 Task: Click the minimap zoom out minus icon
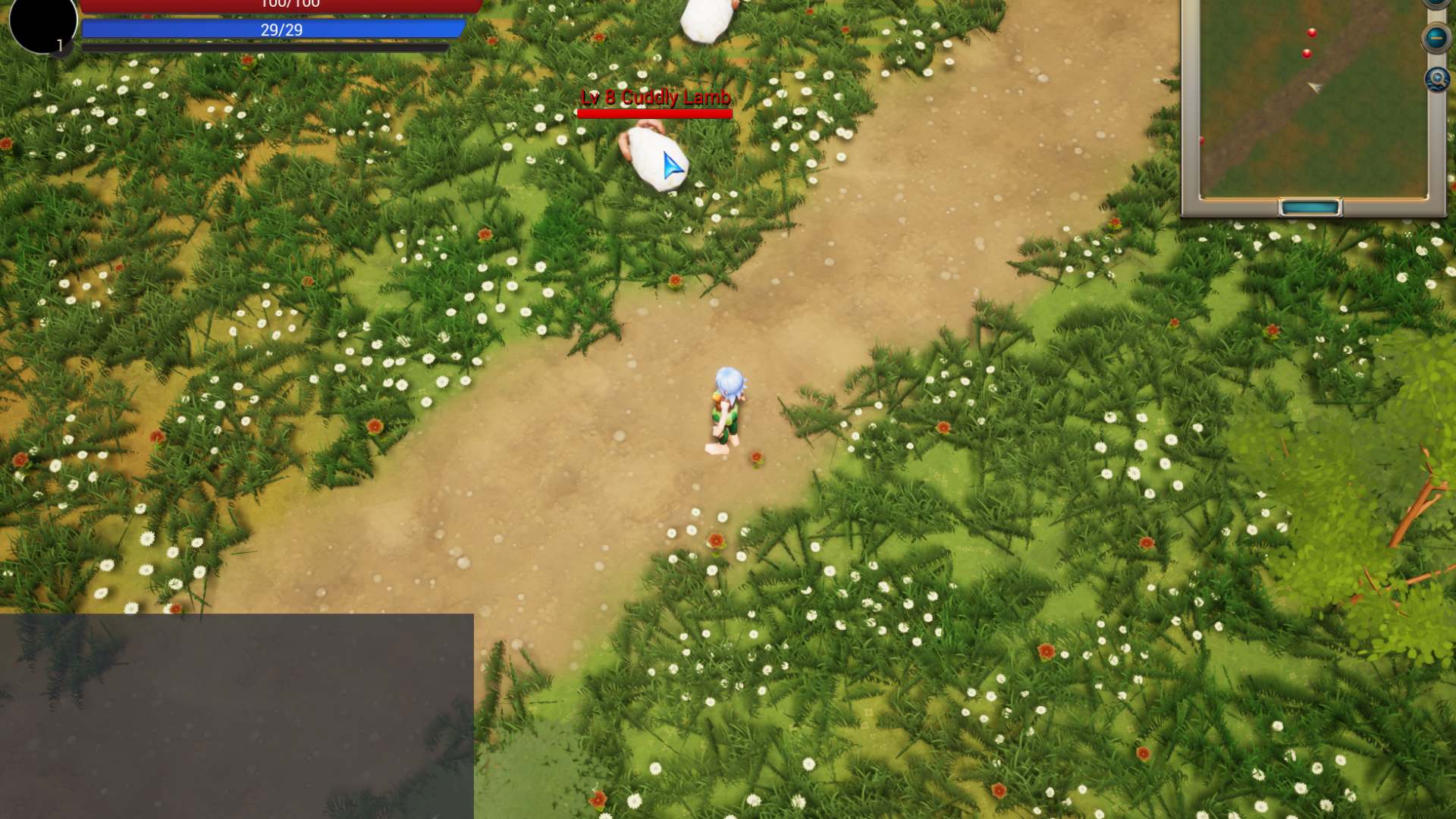click(1436, 38)
